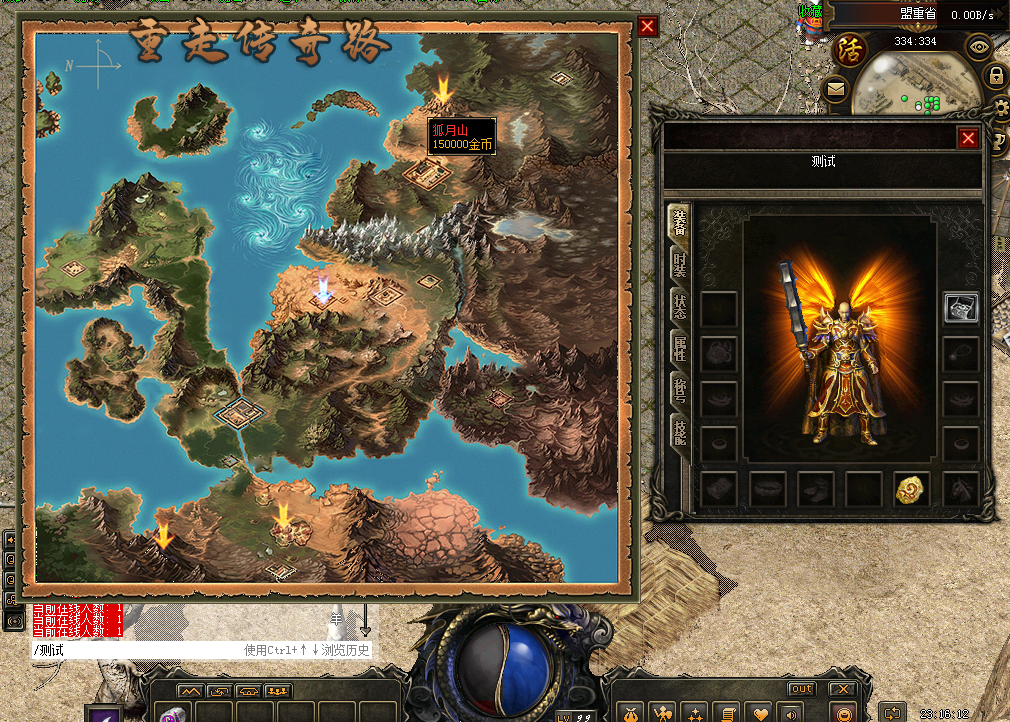Select the golden medal item slot
The width and height of the screenshot is (1010, 722).
[911, 489]
